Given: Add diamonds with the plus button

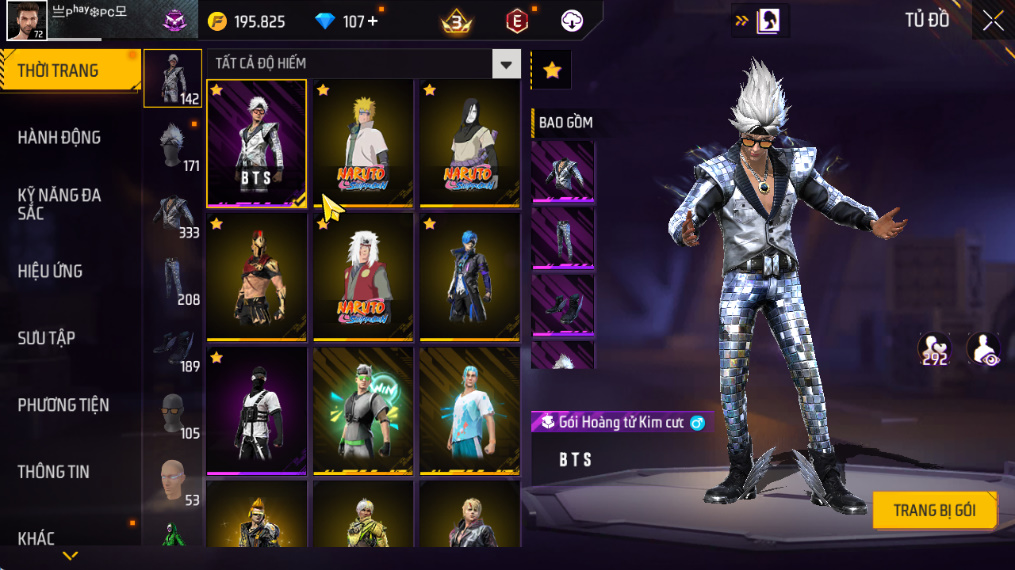Looking at the screenshot, I should tap(373, 21).
